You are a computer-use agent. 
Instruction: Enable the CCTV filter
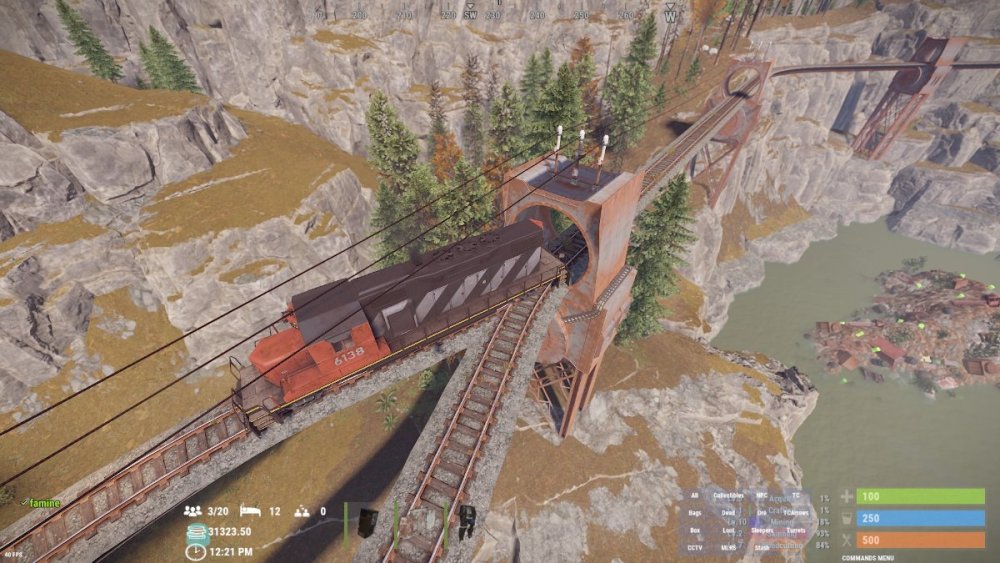(x=695, y=547)
